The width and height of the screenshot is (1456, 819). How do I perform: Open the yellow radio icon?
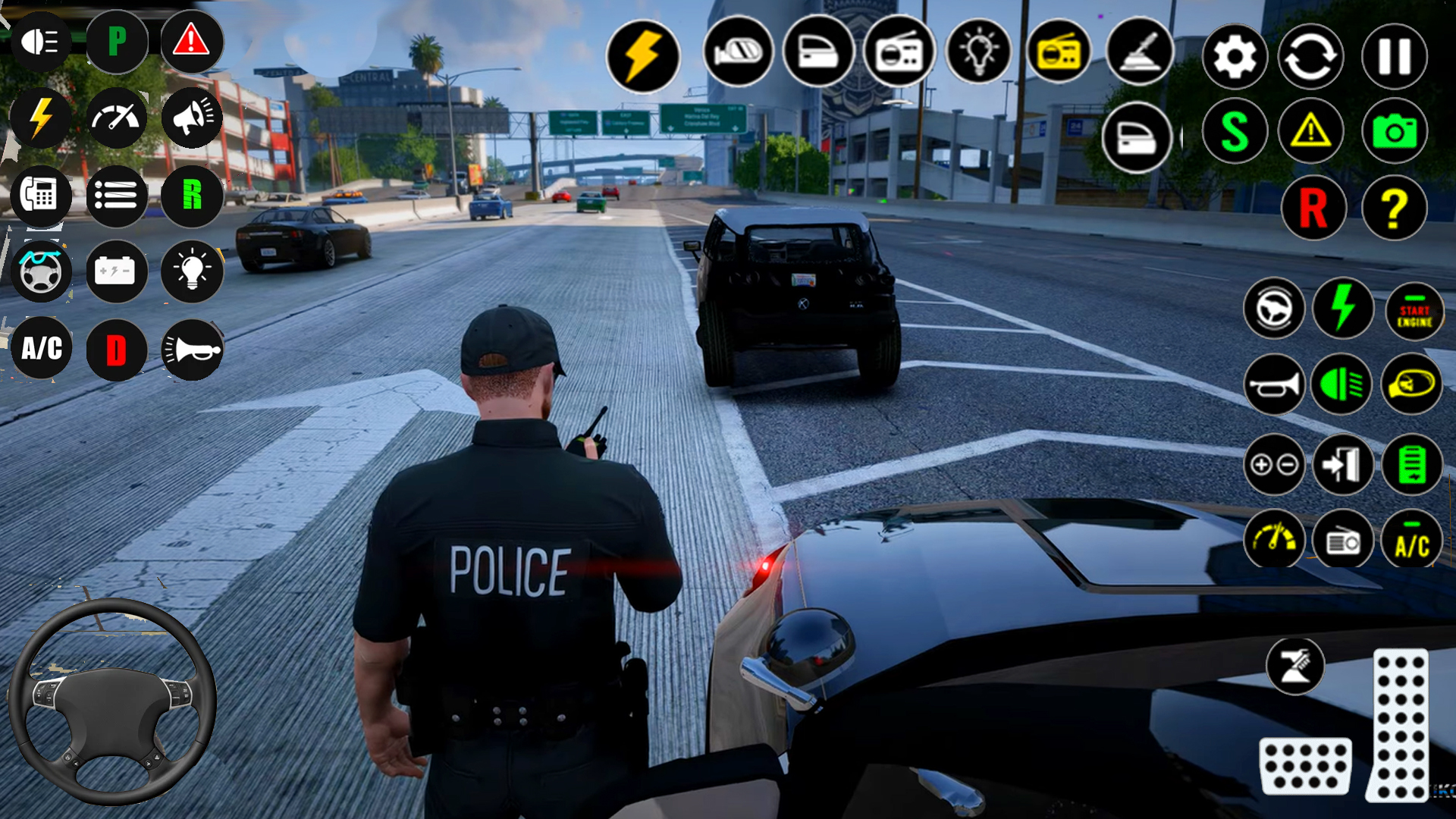coord(1059,53)
